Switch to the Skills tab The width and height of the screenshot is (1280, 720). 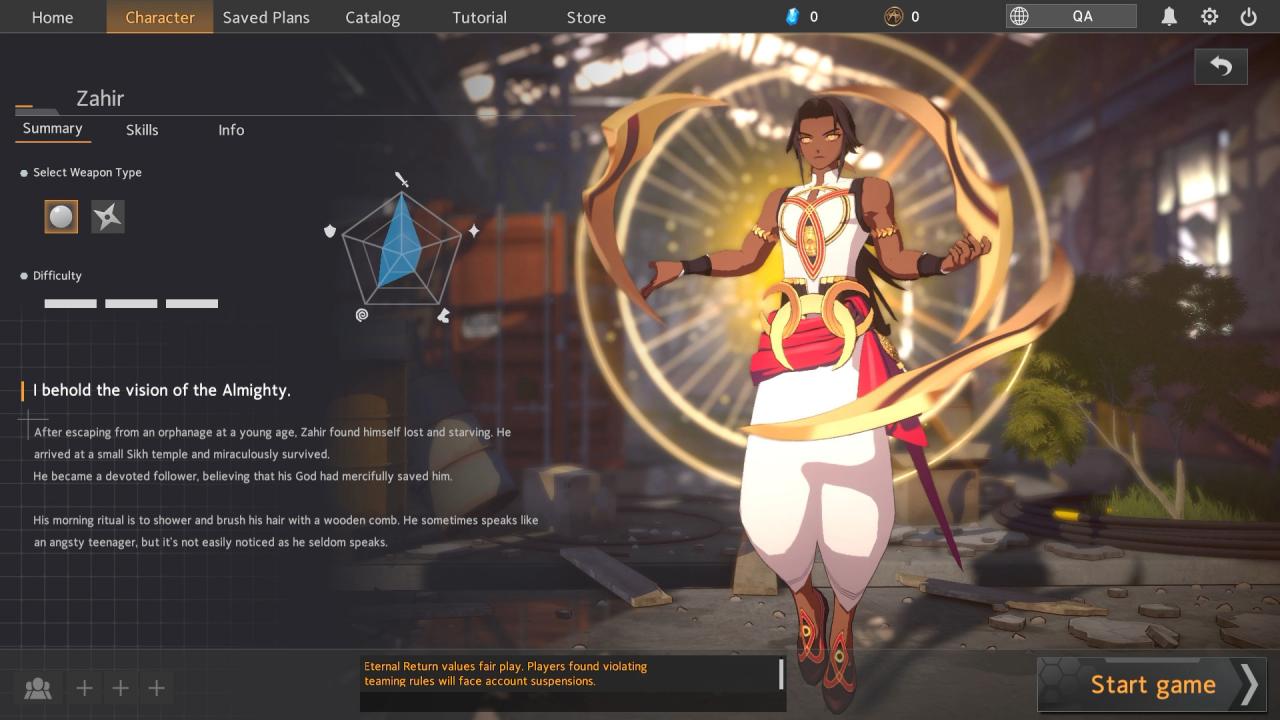142,130
